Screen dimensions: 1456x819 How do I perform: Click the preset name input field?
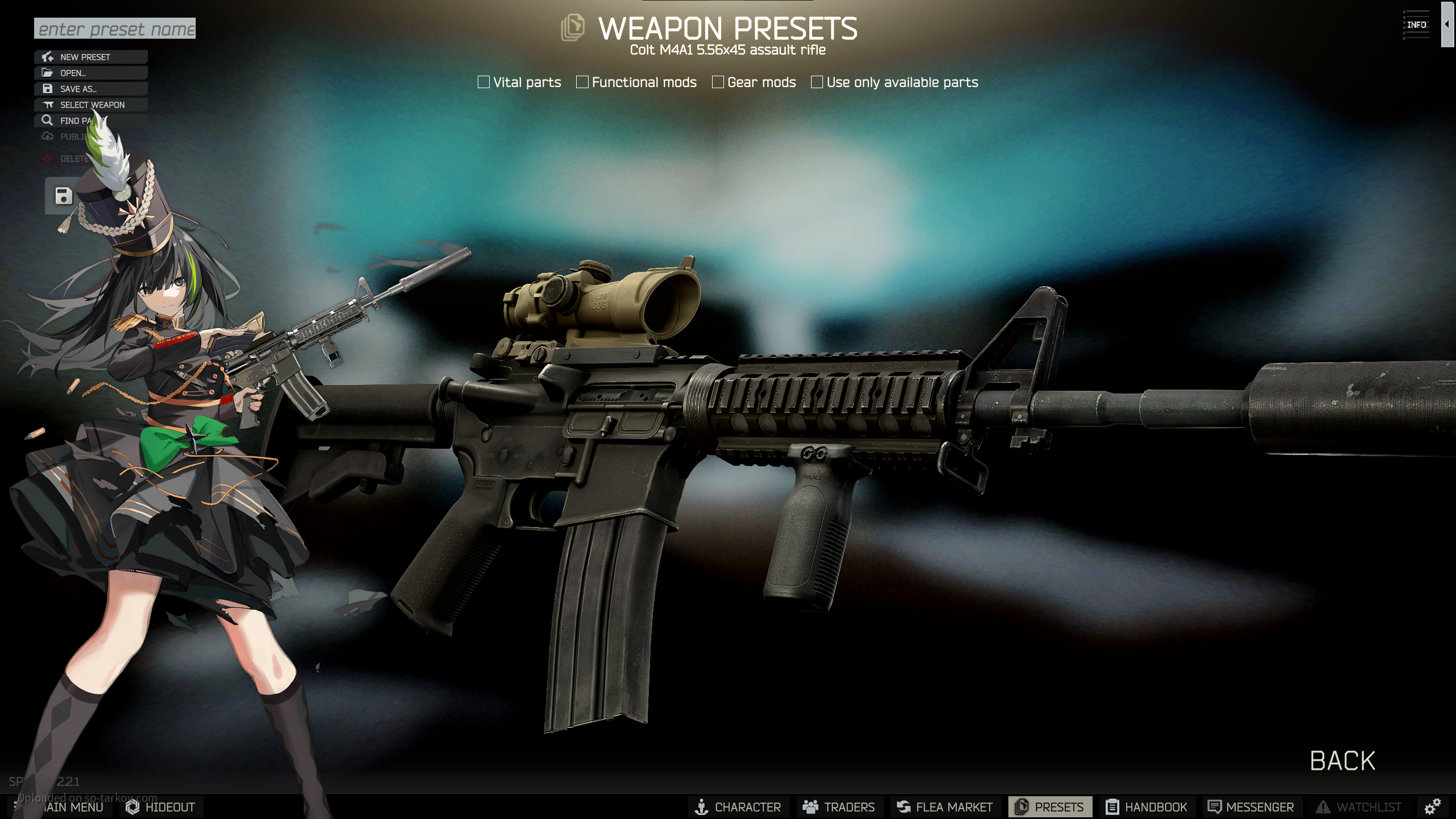coord(114,28)
